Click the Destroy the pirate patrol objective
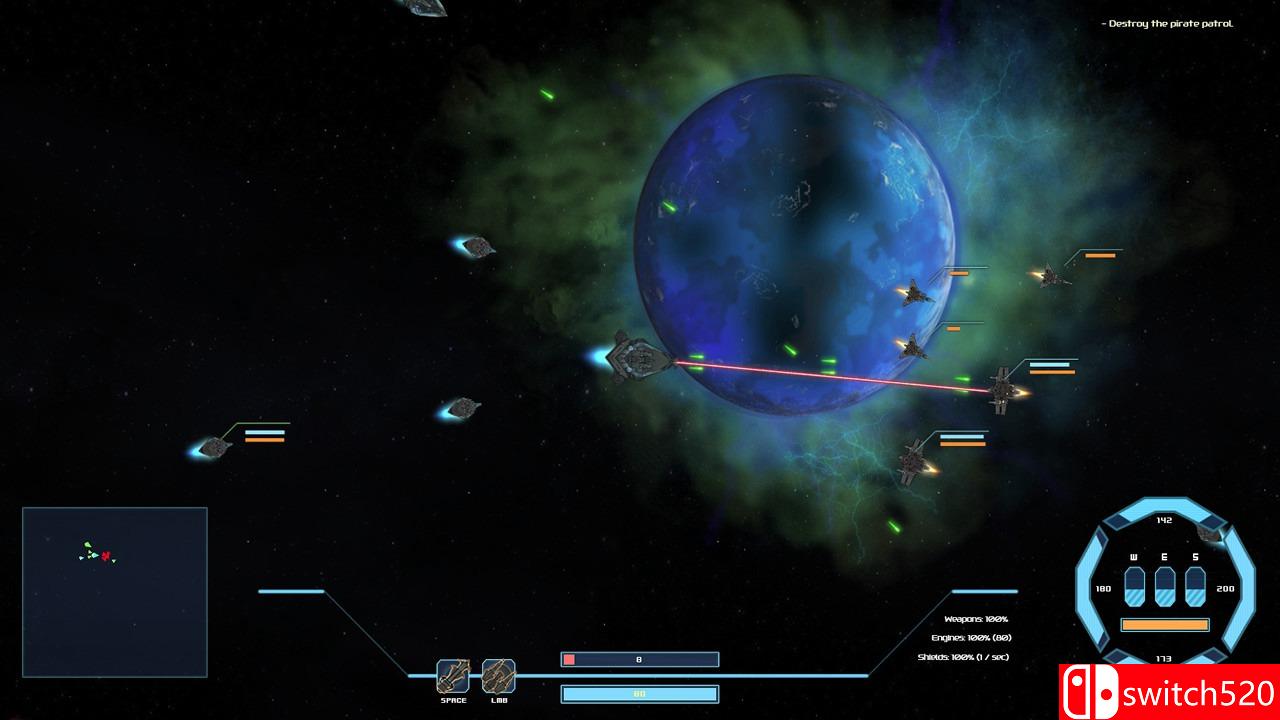This screenshot has height=720, width=1280. point(1170,23)
